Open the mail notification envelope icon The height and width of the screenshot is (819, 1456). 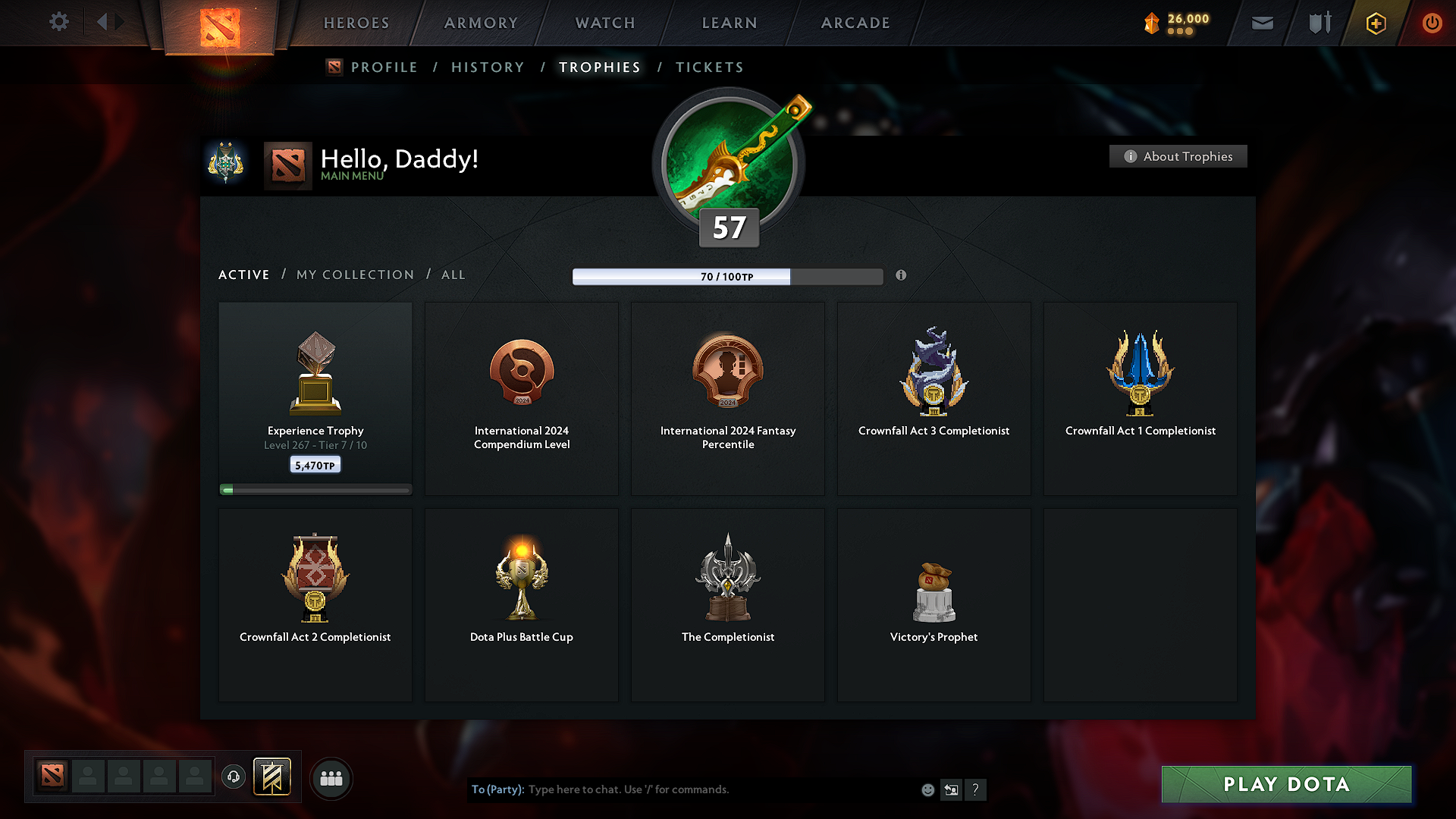click(x=1263, y=23)
